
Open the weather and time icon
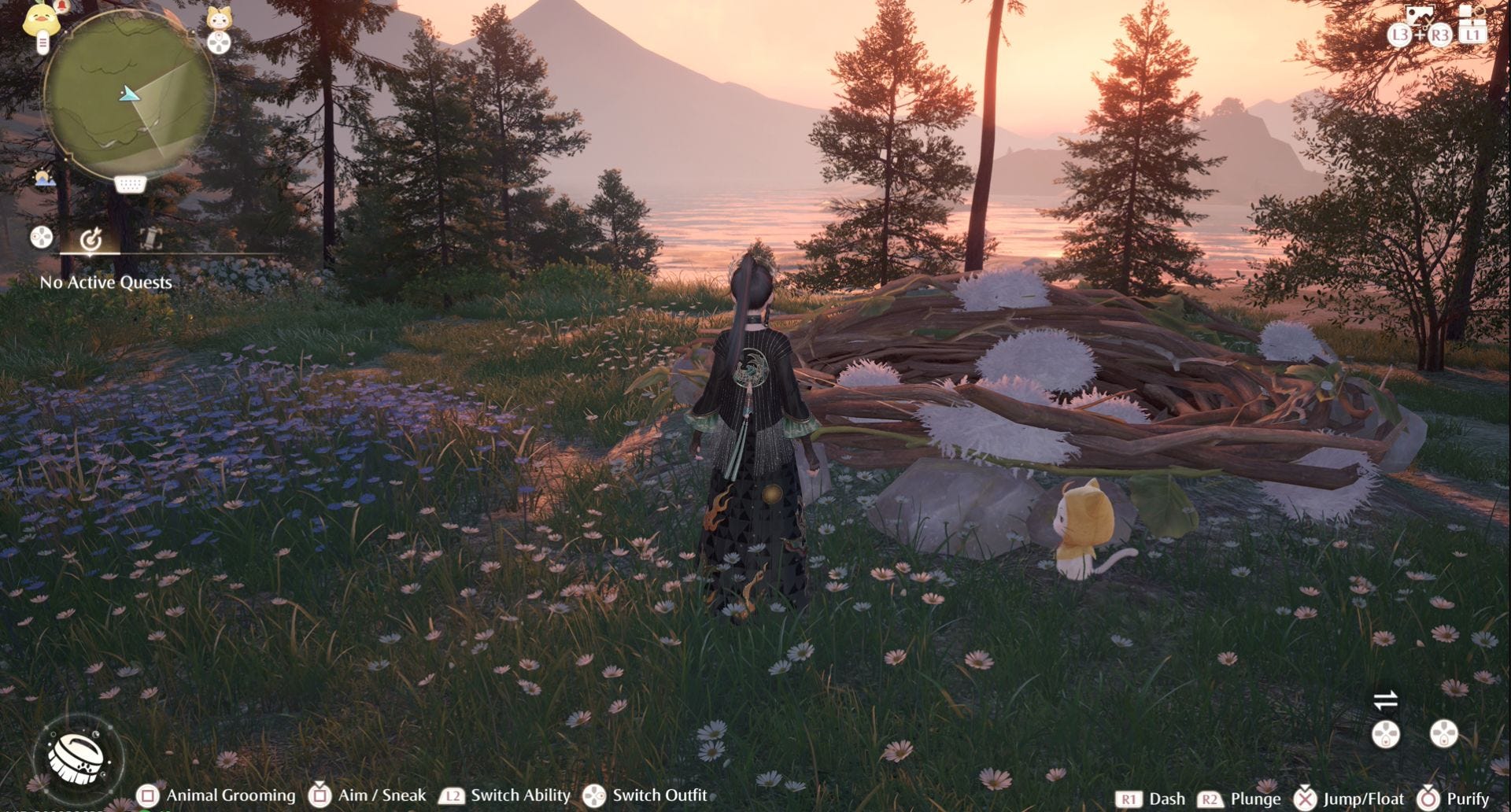[x=45, y=178]
